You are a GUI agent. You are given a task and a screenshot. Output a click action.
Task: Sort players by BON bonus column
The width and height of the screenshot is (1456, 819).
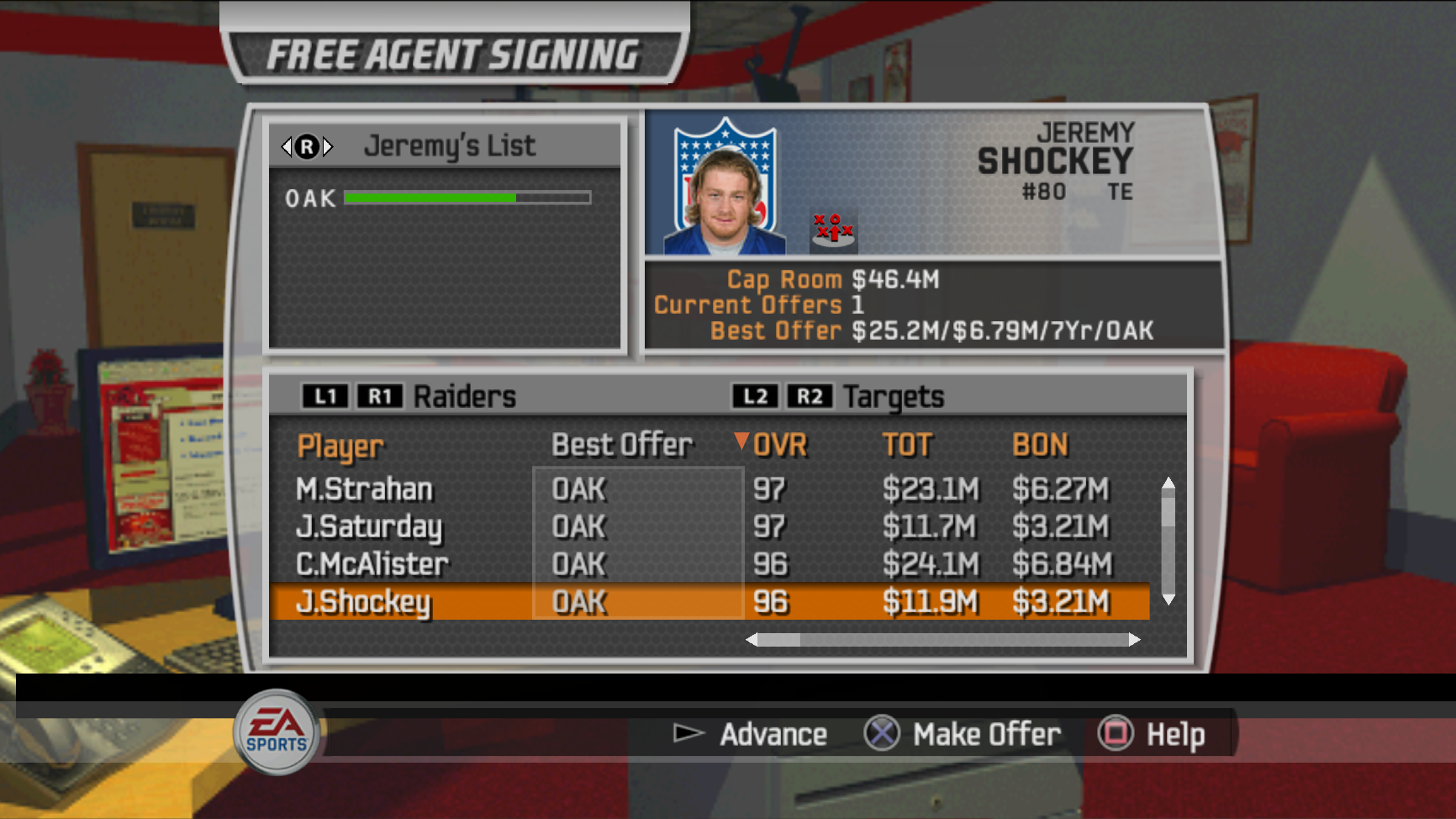1040,445
